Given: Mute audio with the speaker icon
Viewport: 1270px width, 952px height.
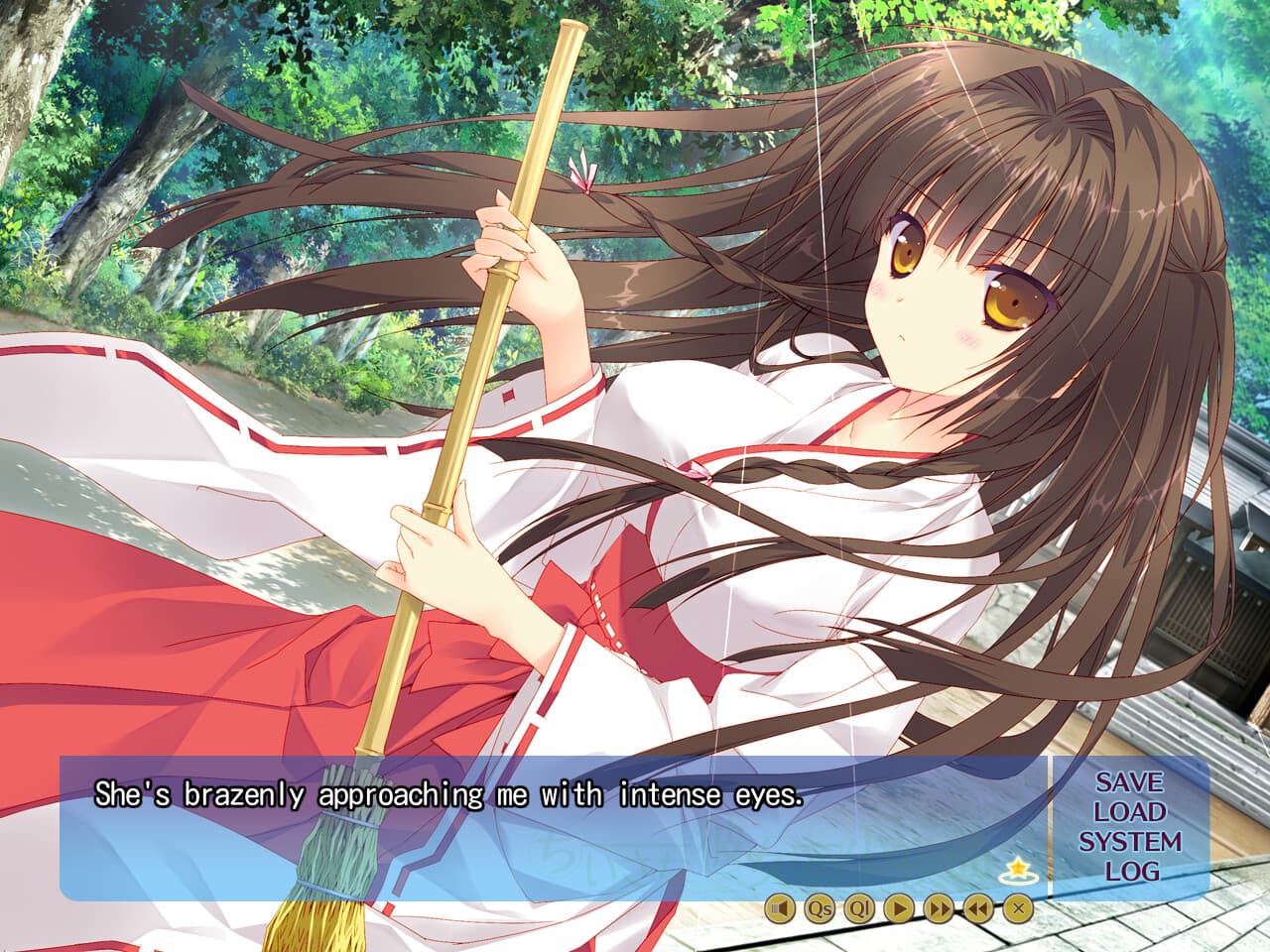Looking at the screenshot, I should pyautogui.click(x=782, y=907).
